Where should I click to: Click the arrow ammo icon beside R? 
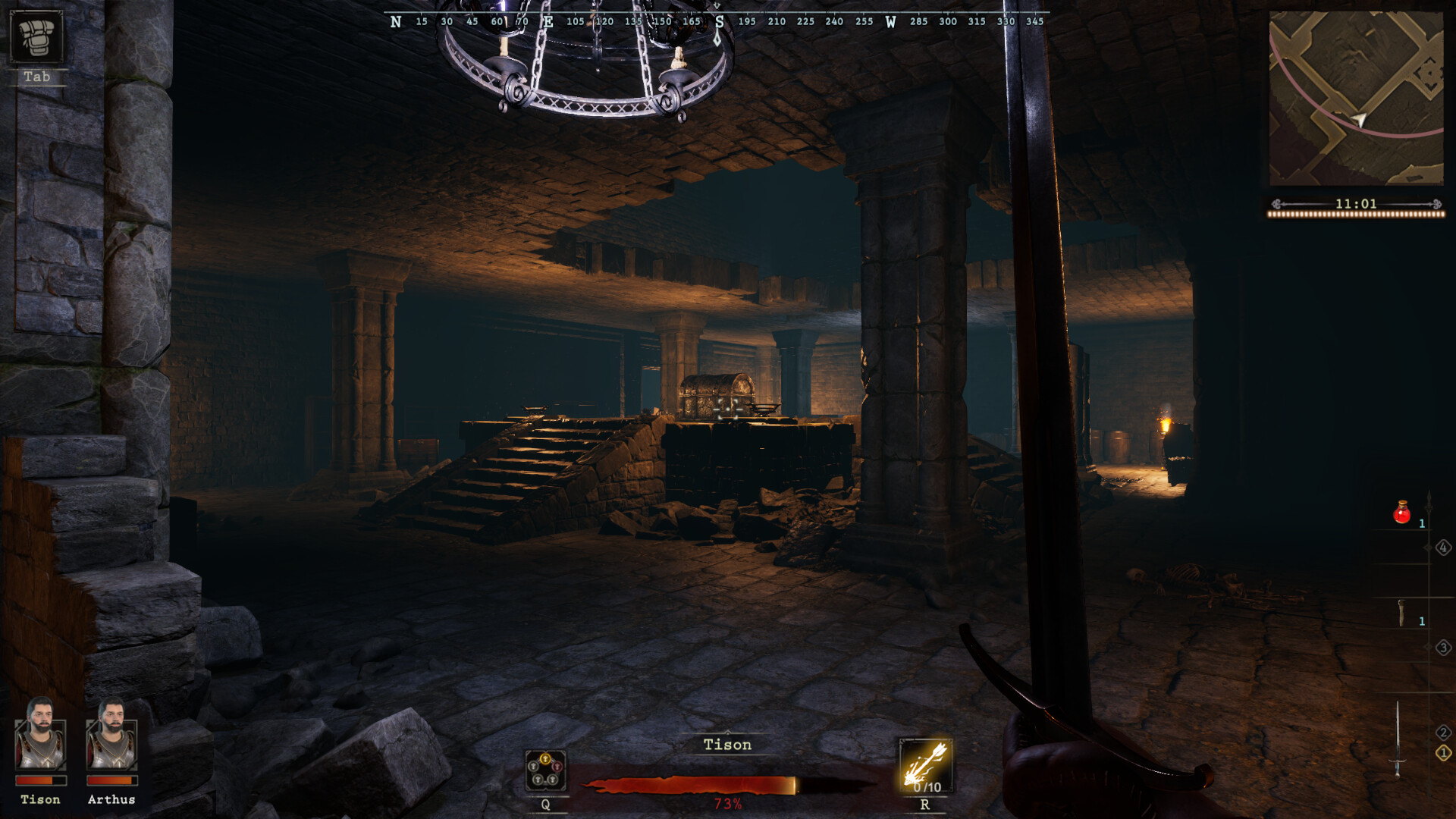click(x=925, y=766)
